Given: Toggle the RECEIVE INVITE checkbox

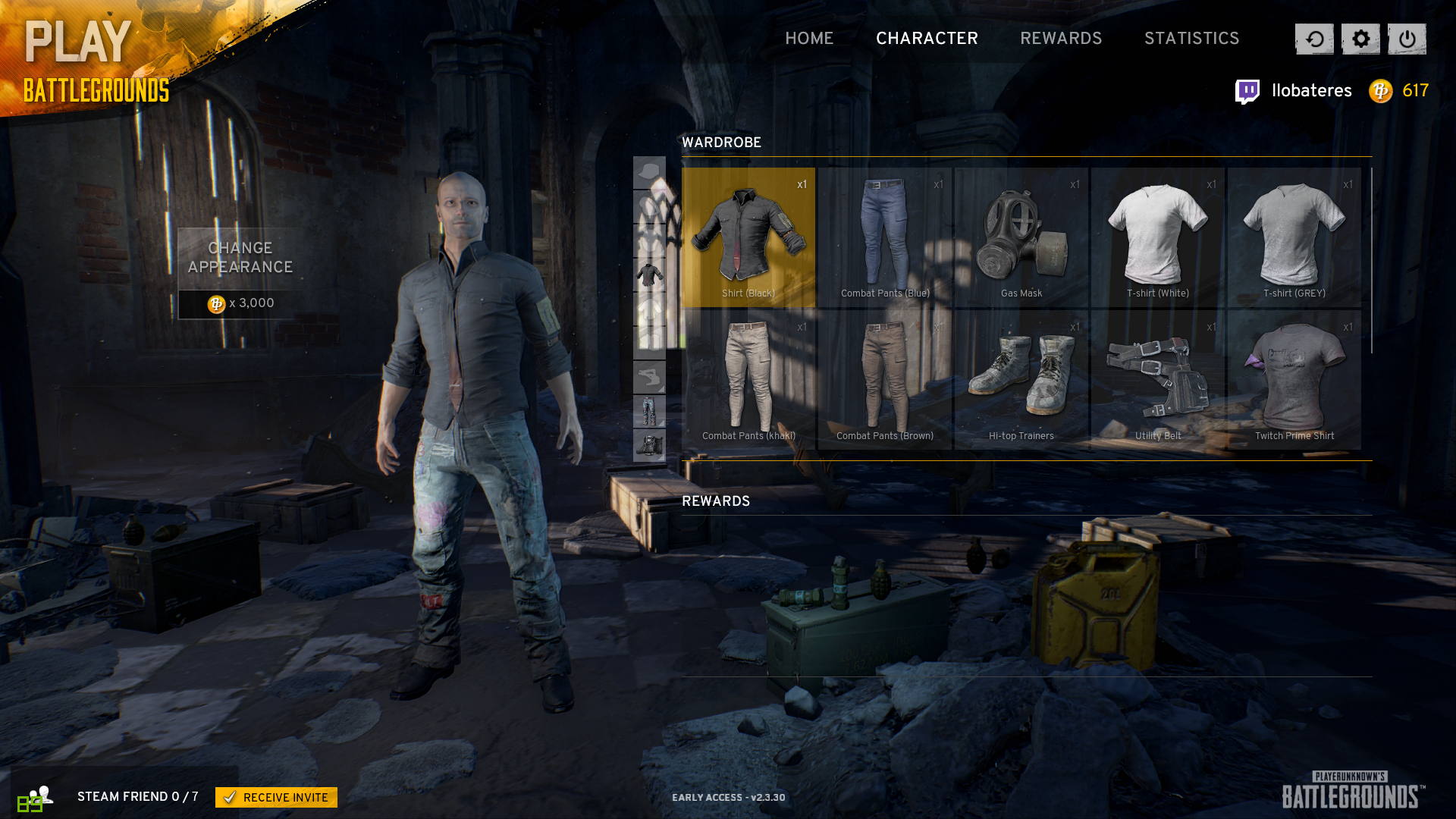Looking at the screenshot, I should 230,798.
